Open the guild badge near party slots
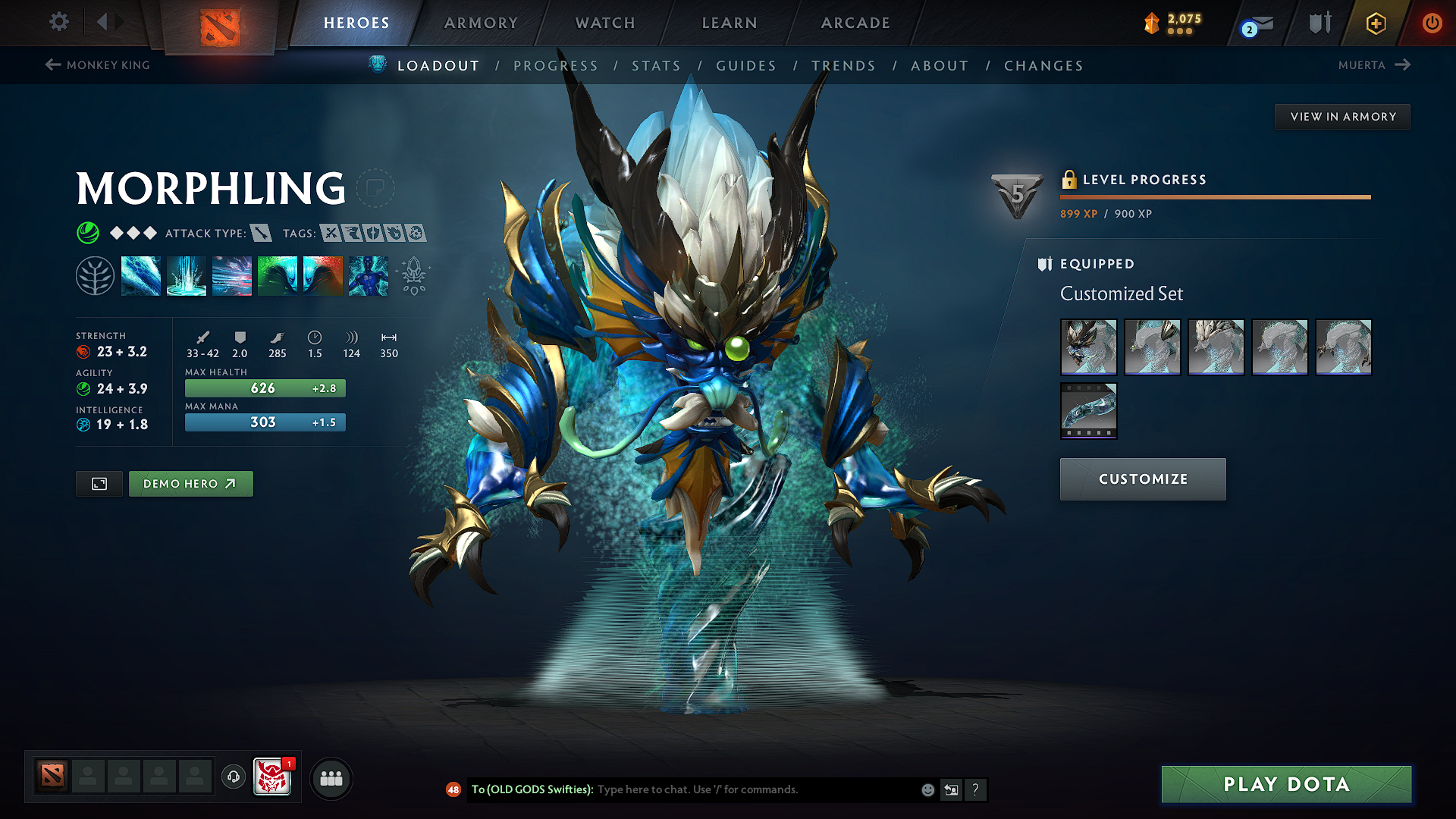This screenshot has height=819, width=1456. (271, 777)
